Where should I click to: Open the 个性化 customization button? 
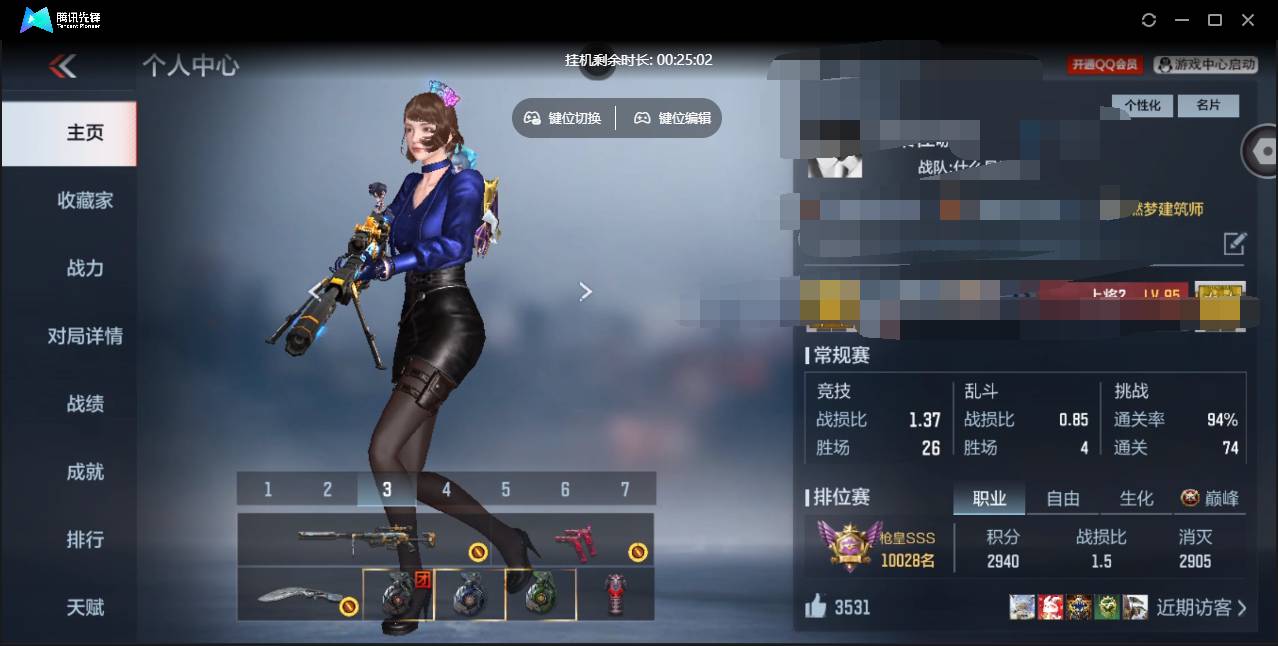[1142, 105]
